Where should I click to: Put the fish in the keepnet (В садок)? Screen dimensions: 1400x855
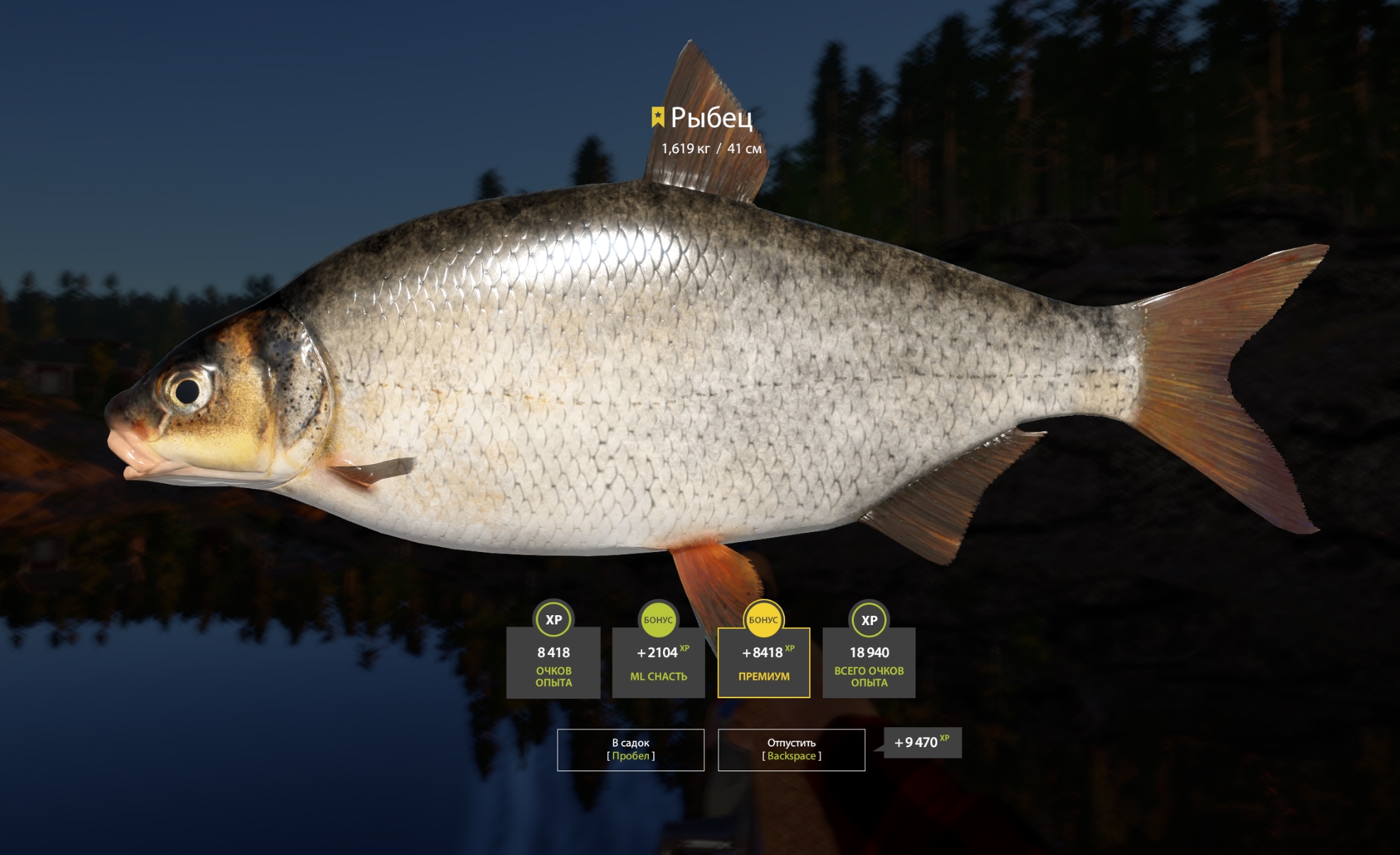pos(630,749)
